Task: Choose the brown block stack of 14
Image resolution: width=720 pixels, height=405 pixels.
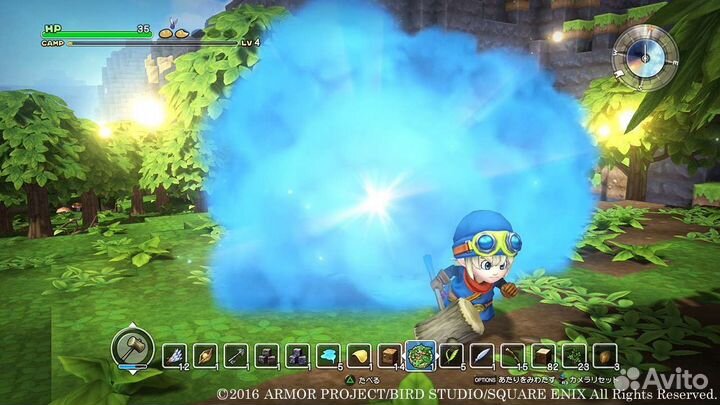Action: (390, 354)
